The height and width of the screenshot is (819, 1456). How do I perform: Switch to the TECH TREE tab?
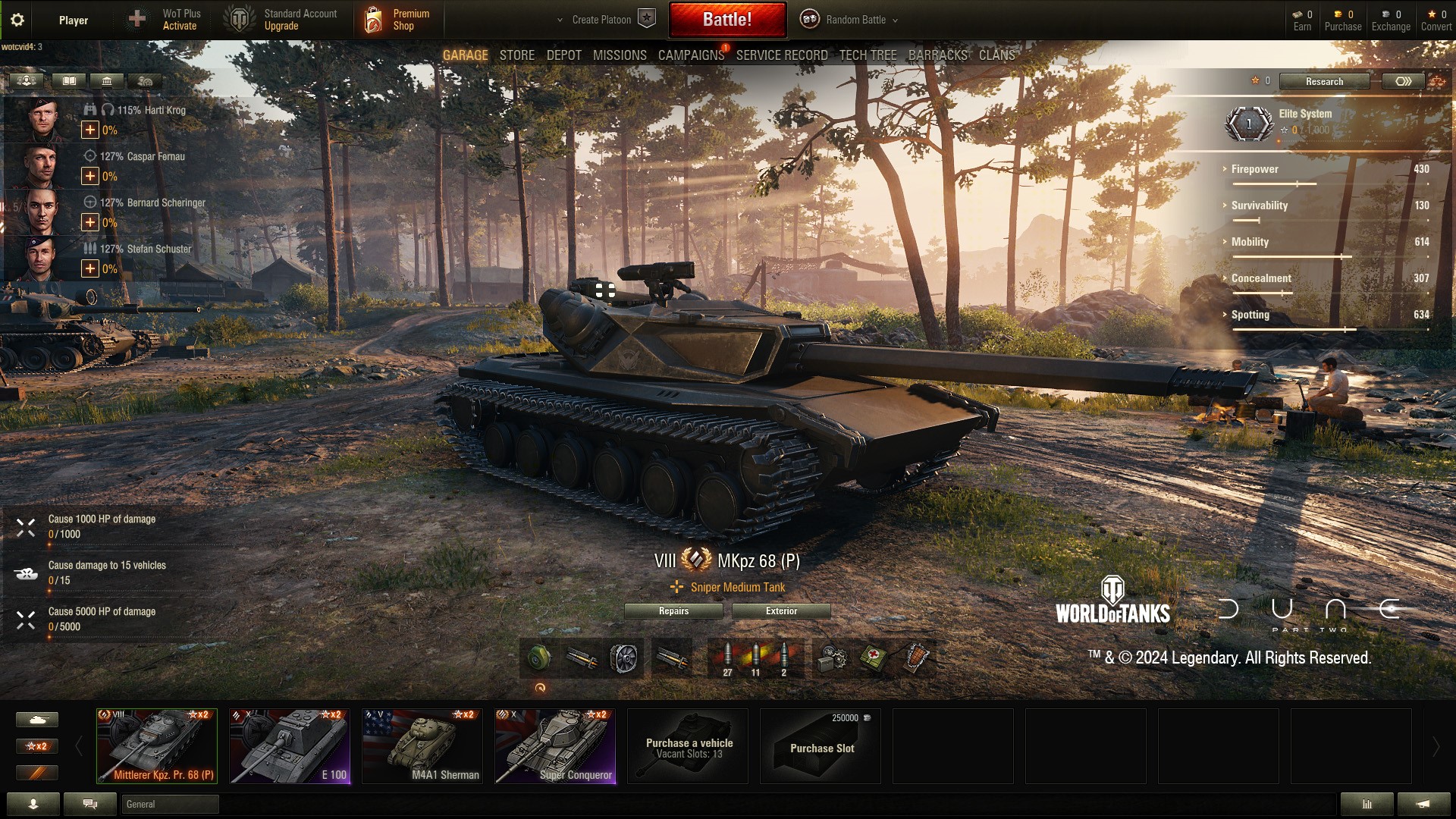coord(868,55)
